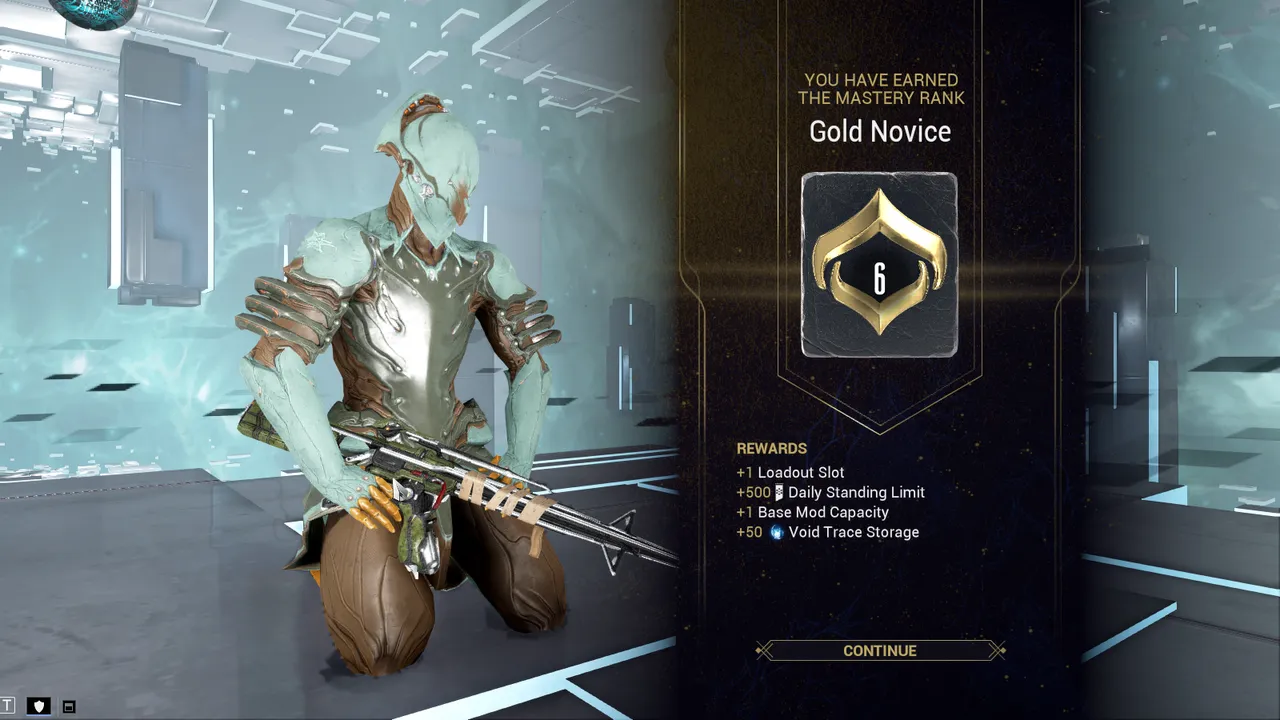Click the YOU HAVE EARNED heading
The height and width of the screenshot is (720, 1280).
(x=879, y=88)
